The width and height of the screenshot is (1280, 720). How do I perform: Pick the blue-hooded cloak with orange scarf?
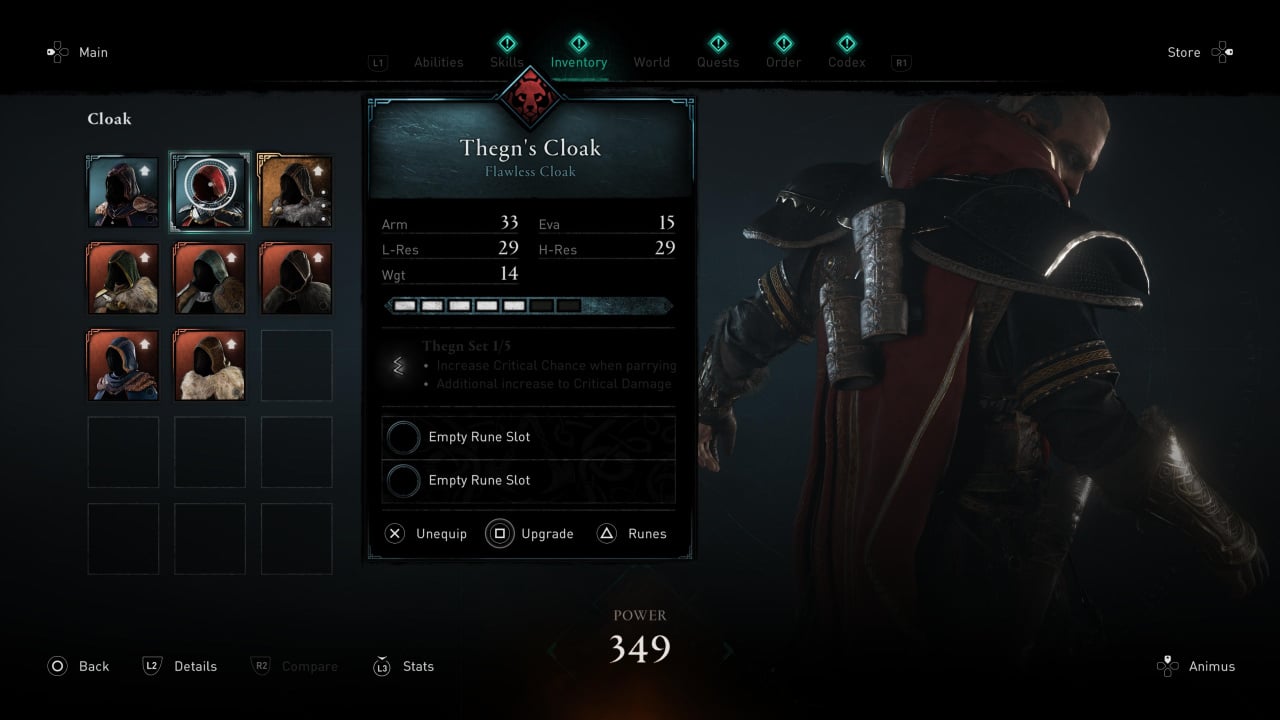coord(123,365)
